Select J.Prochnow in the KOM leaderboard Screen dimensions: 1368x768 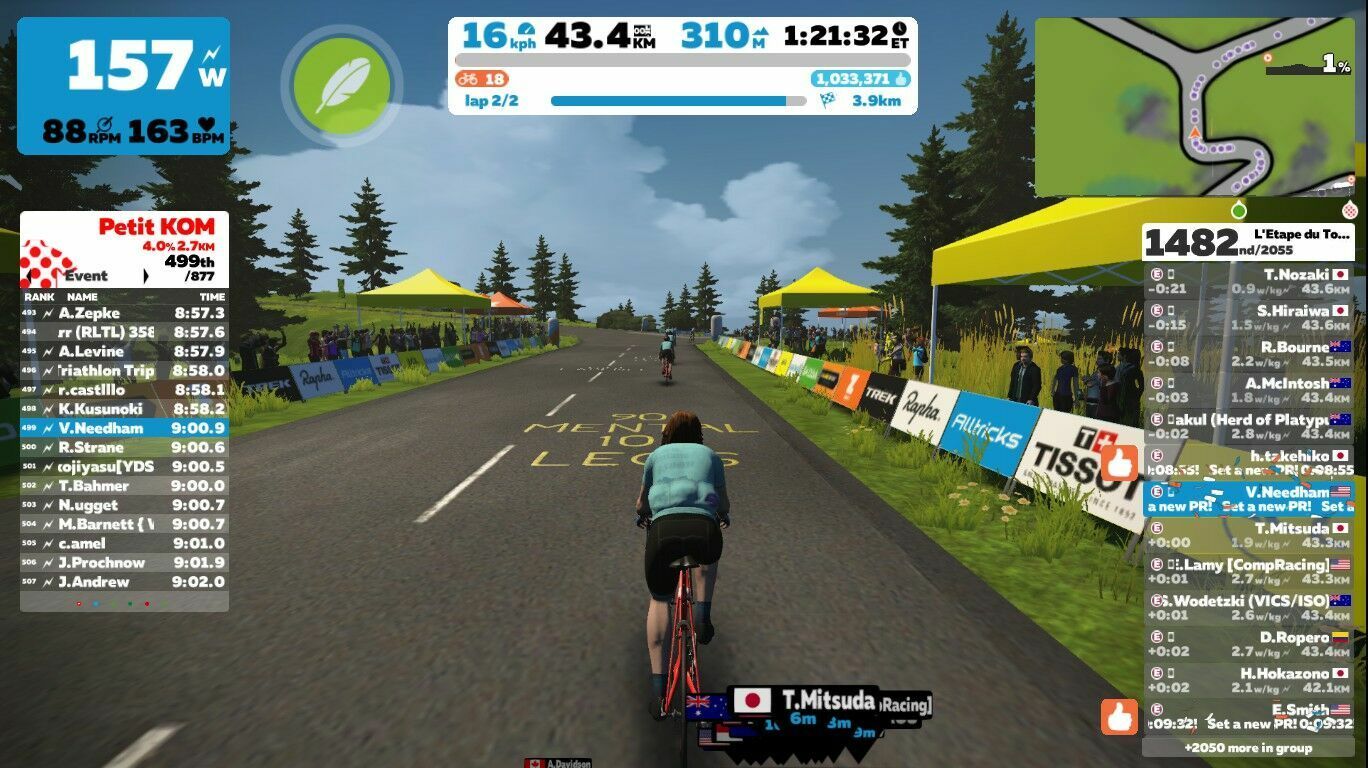click(124, 562)
